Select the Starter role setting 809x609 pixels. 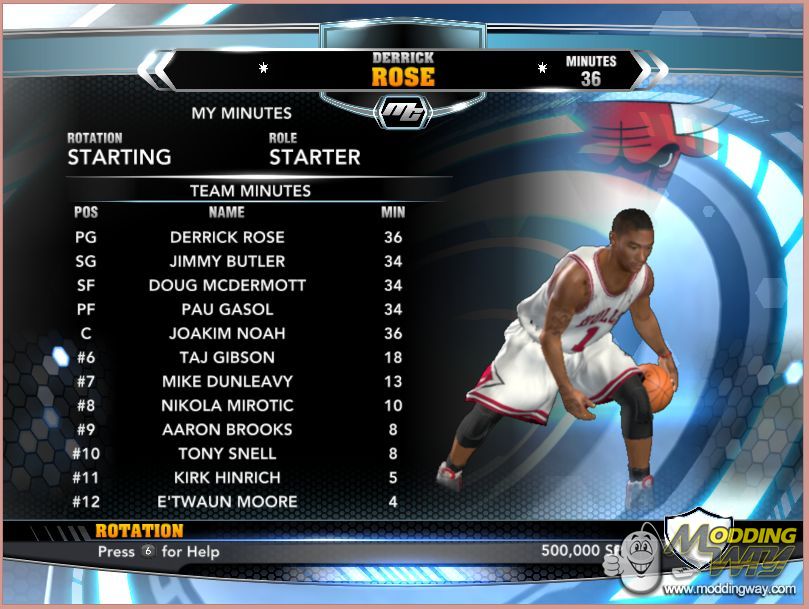tap(314, 157)
